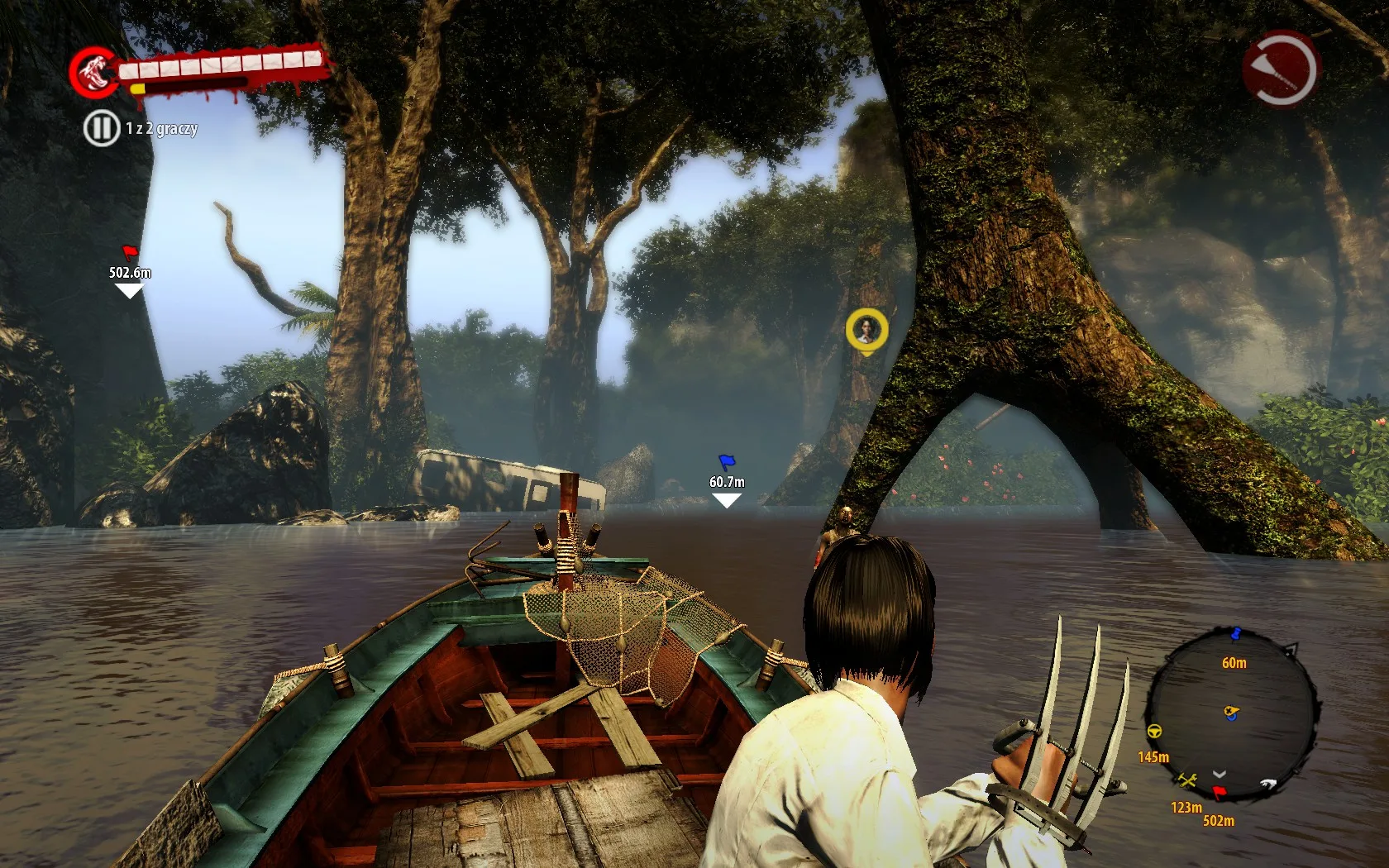Toggle the red flag waypoint at 502.6m

coord(128,254)
